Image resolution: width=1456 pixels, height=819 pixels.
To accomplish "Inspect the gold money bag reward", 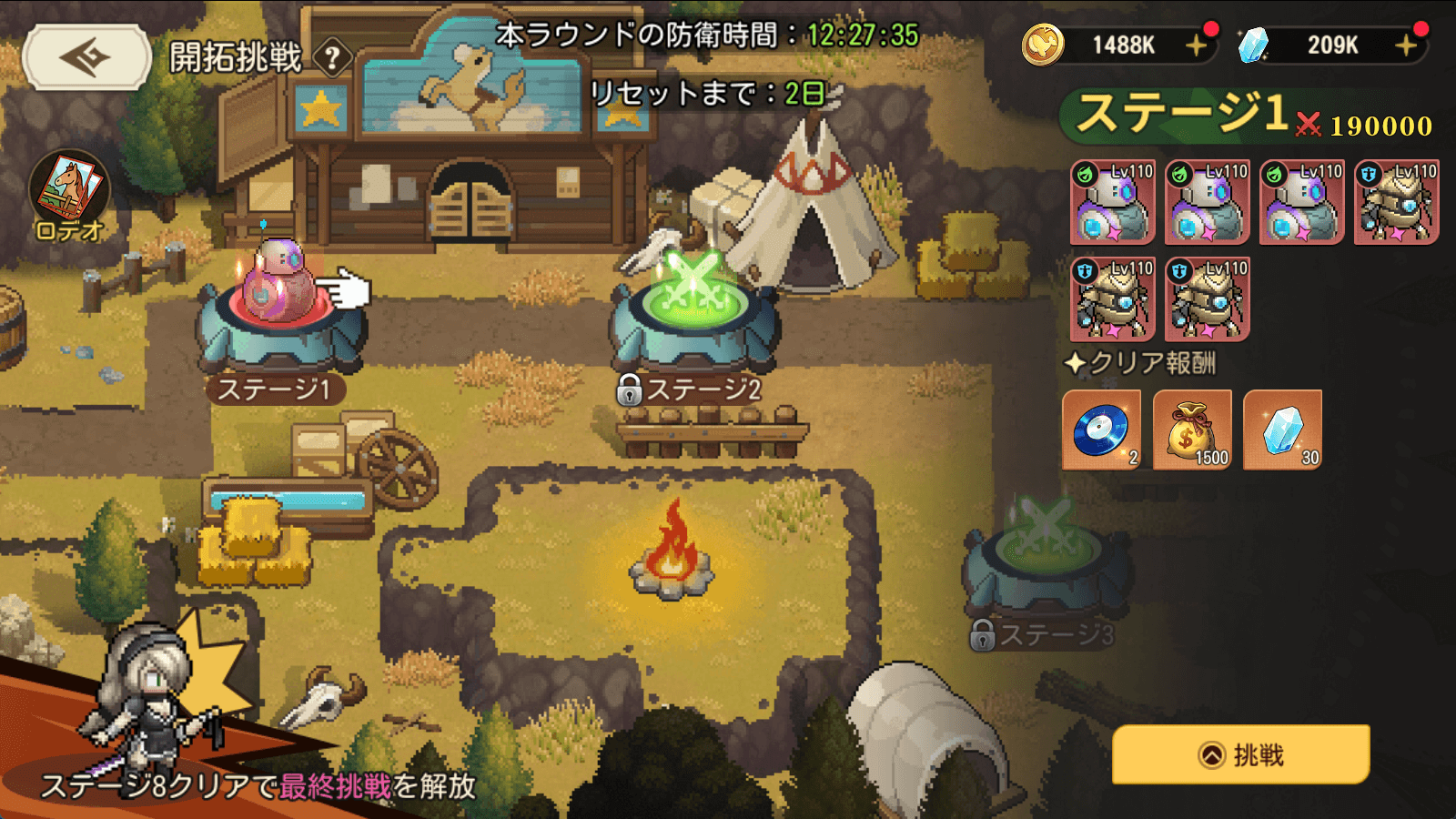I will click(1192, 430).
